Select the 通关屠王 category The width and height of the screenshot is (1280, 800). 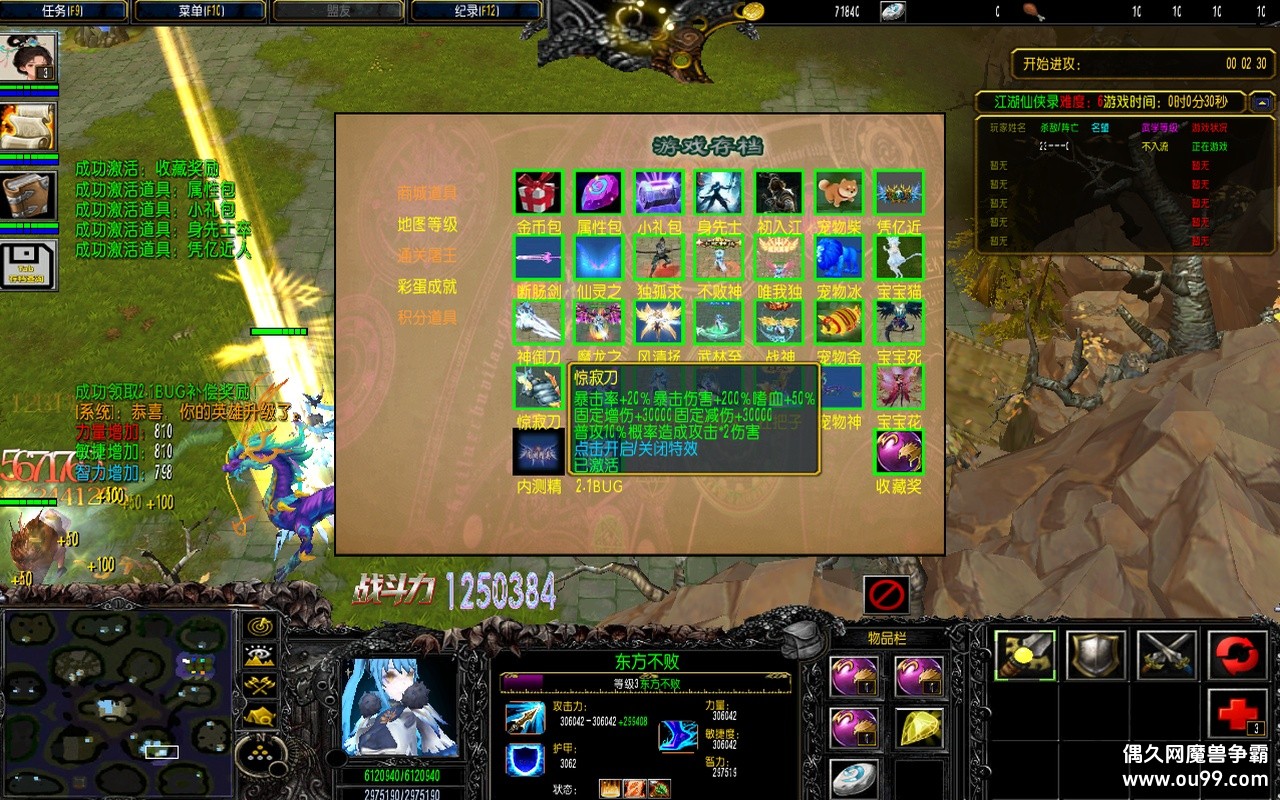pyautogui.click(x=427, y=255)
